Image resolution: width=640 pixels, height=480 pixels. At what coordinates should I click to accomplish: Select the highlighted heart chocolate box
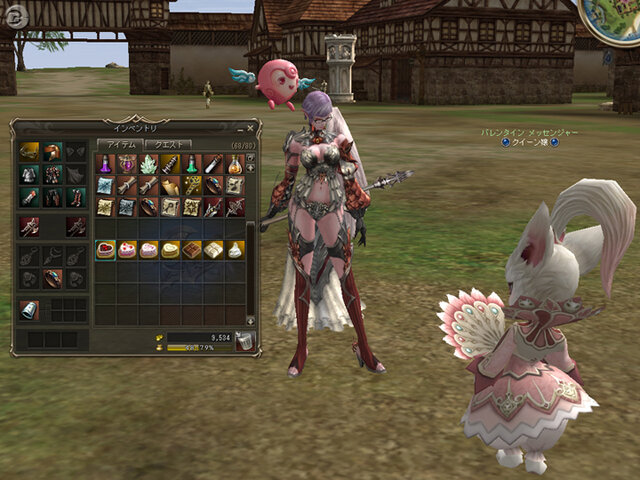[105, 250]
